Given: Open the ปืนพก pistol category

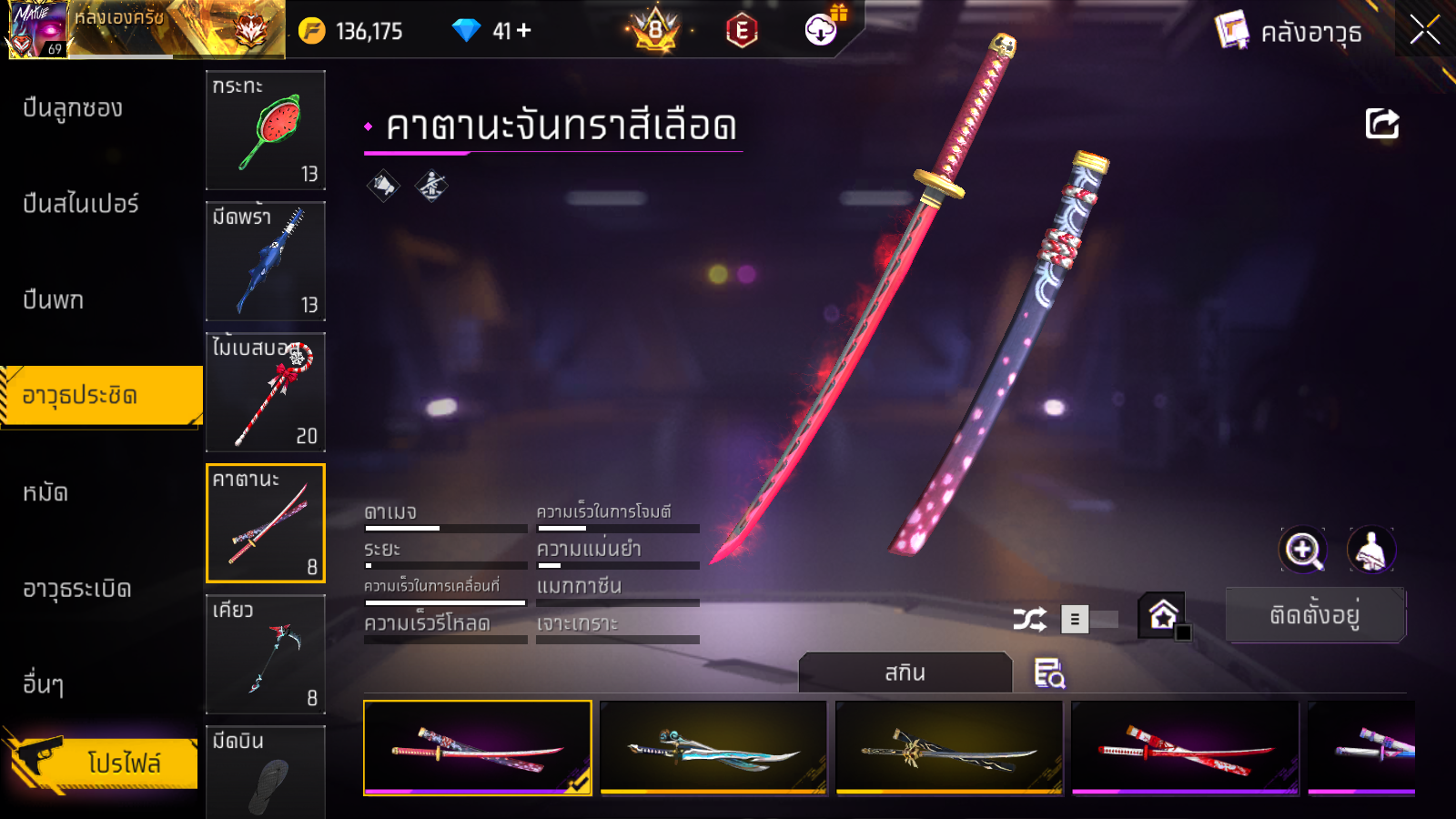Looking at the screenshot, I should (x=54, y=300).
